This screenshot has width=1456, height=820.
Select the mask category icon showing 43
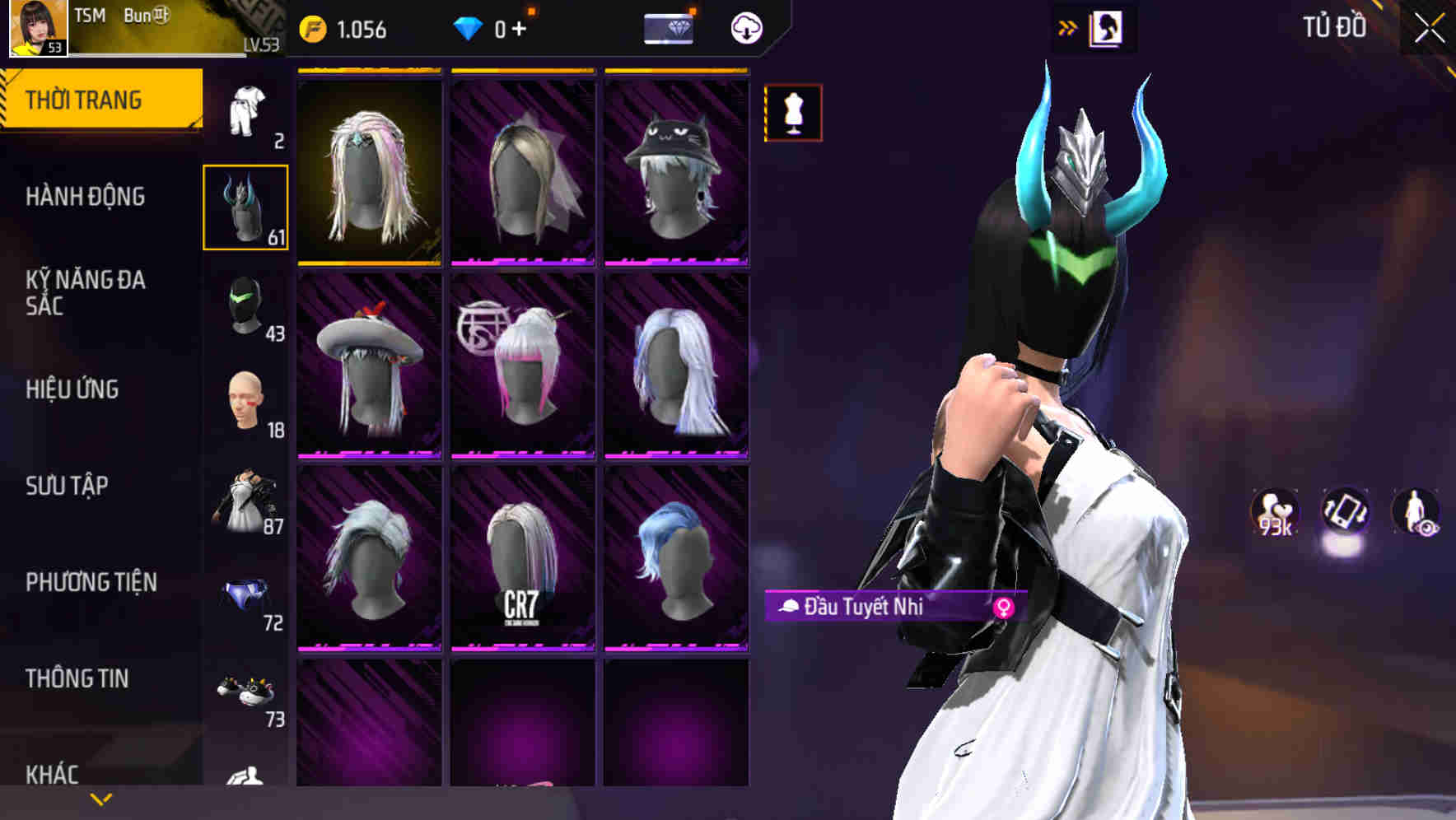pos(245,305)
